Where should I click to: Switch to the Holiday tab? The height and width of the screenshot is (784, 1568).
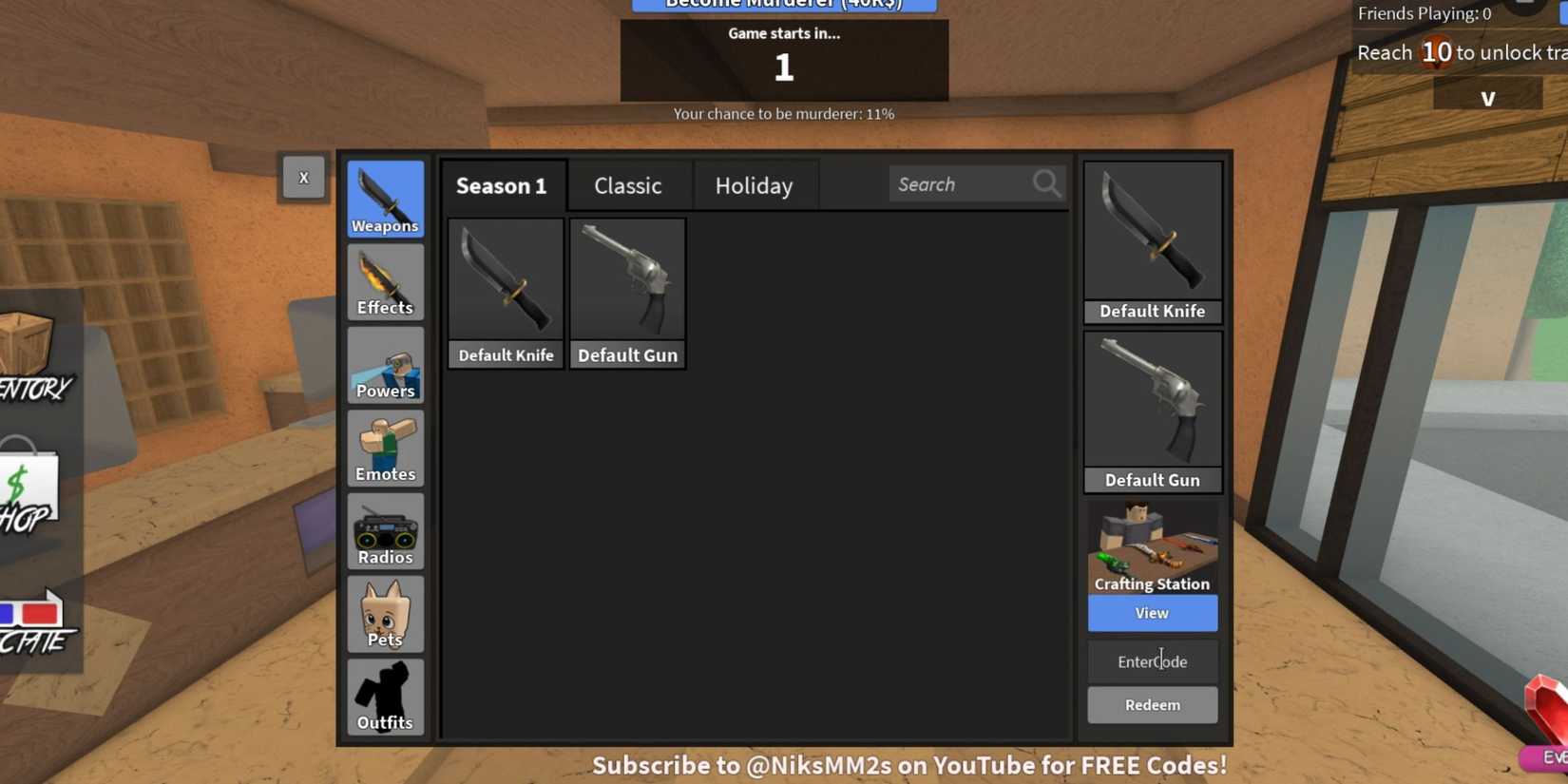(755, 185)
